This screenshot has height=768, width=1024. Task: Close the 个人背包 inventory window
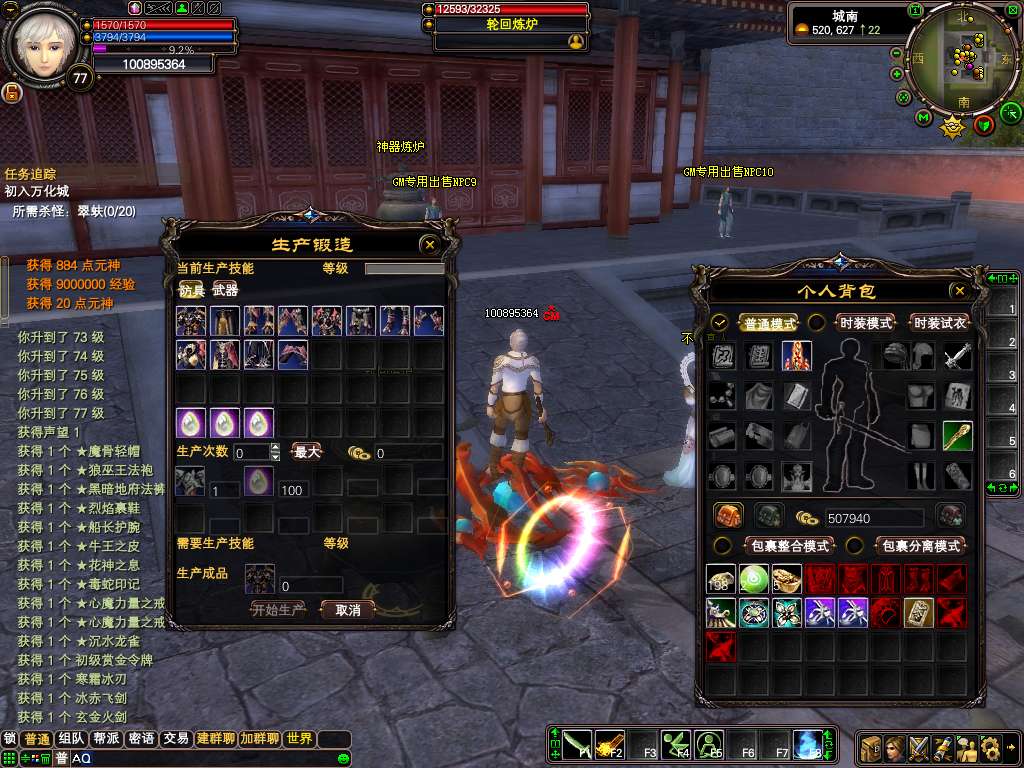[959, 291]
